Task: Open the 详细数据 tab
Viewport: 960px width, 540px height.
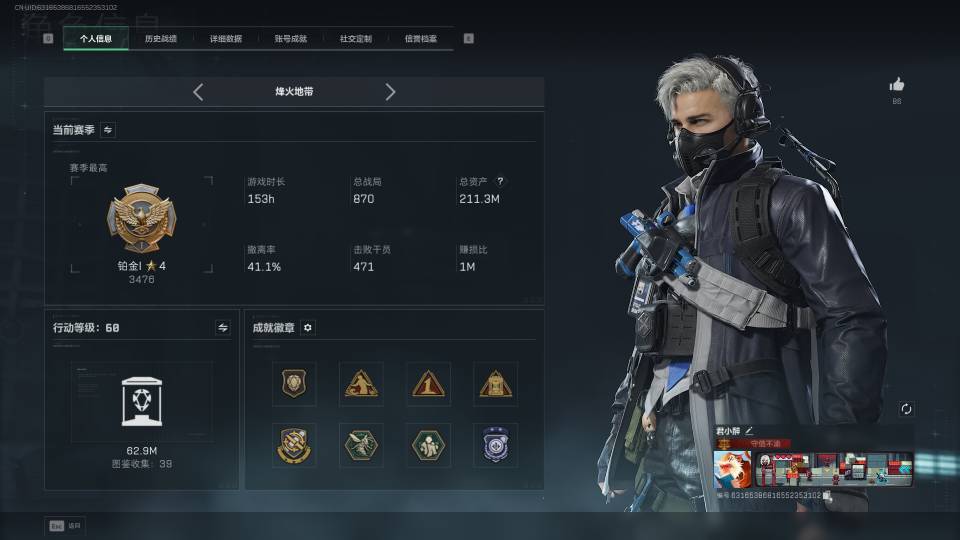Action: [225, 39]
